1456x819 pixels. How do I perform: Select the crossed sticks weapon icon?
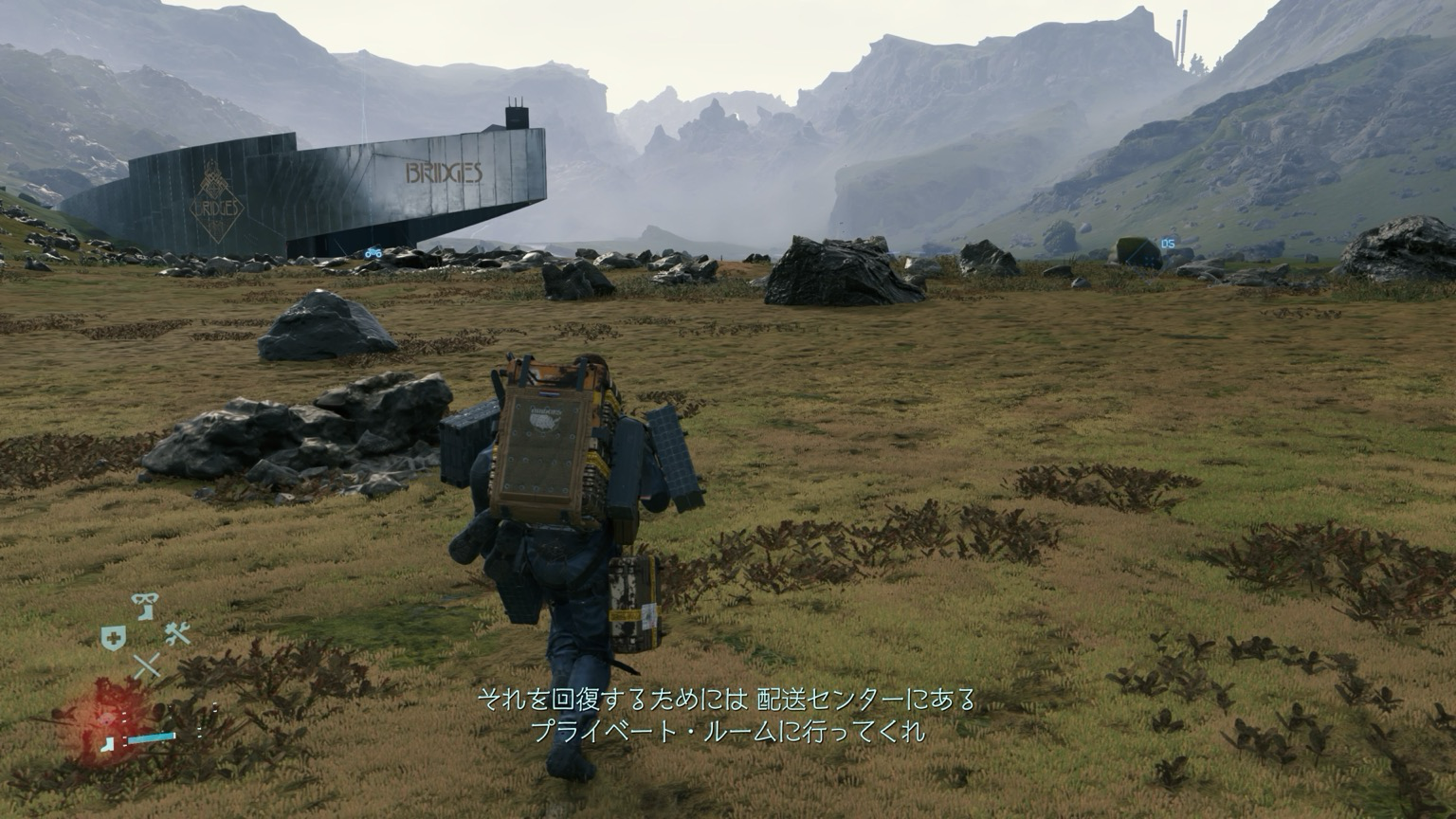click(146, 666)
